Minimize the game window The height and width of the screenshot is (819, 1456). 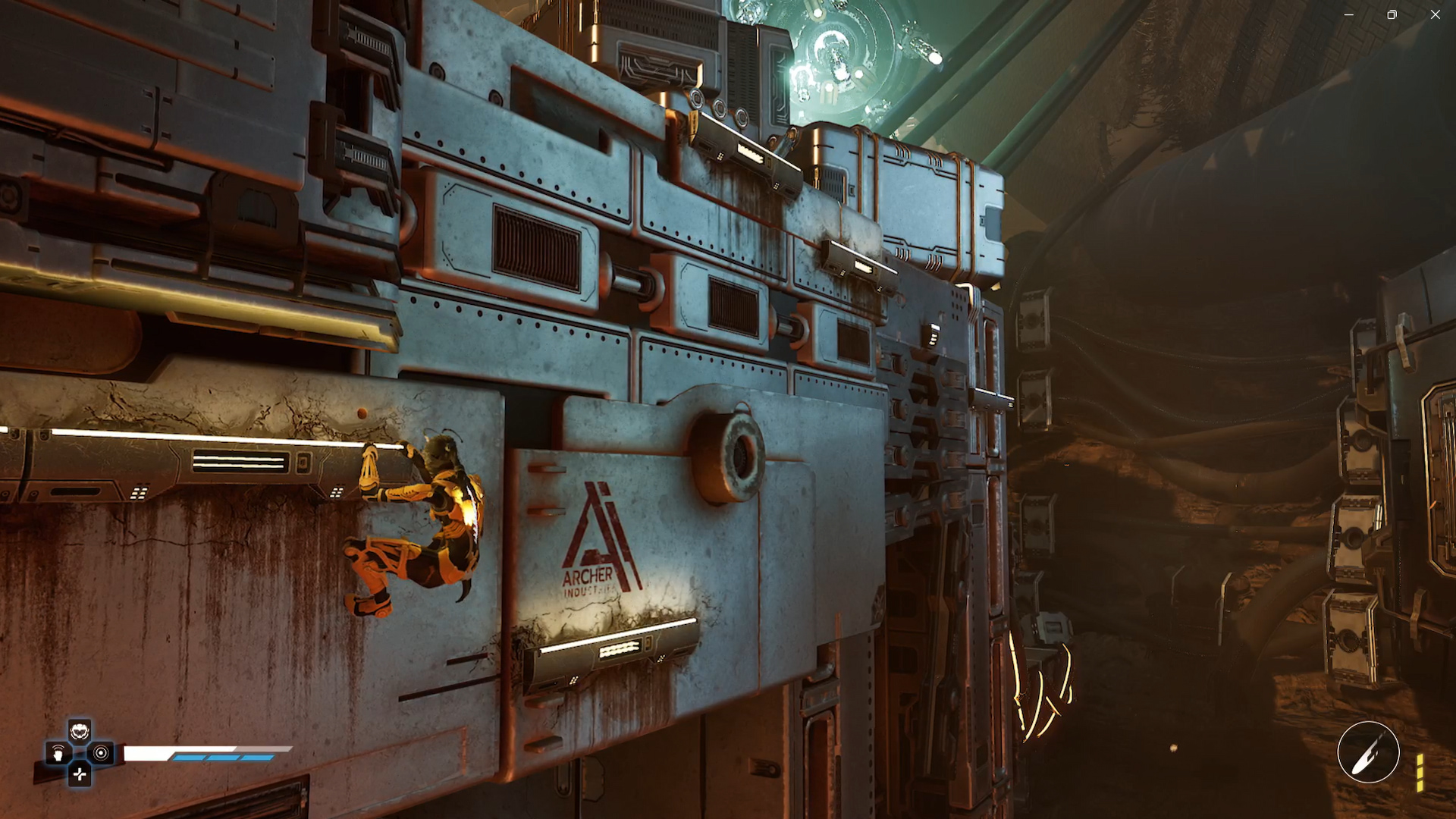pyautogui.click(x=1348, y=14)
